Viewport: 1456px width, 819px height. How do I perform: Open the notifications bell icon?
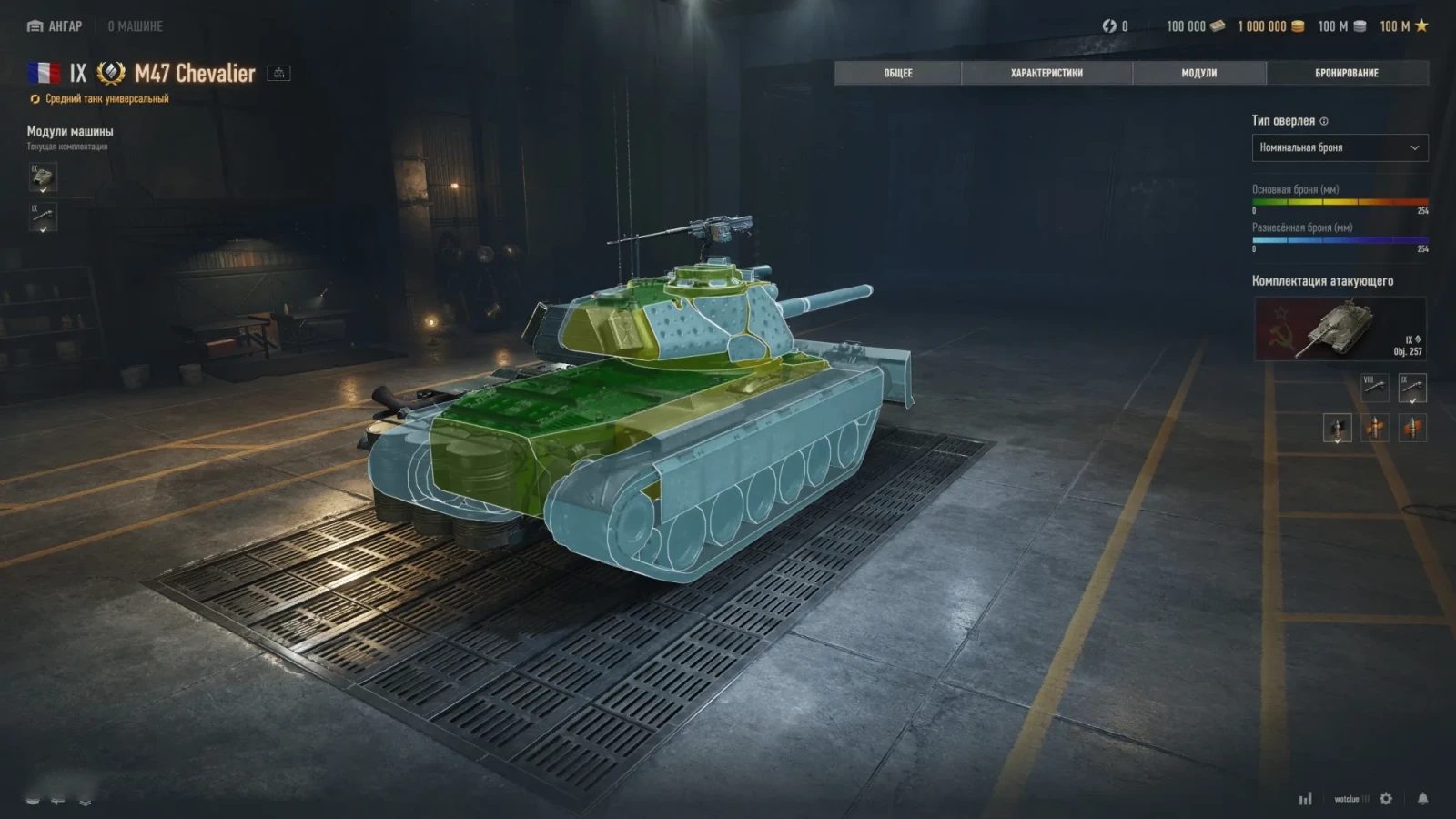(x=1423, y=798)
